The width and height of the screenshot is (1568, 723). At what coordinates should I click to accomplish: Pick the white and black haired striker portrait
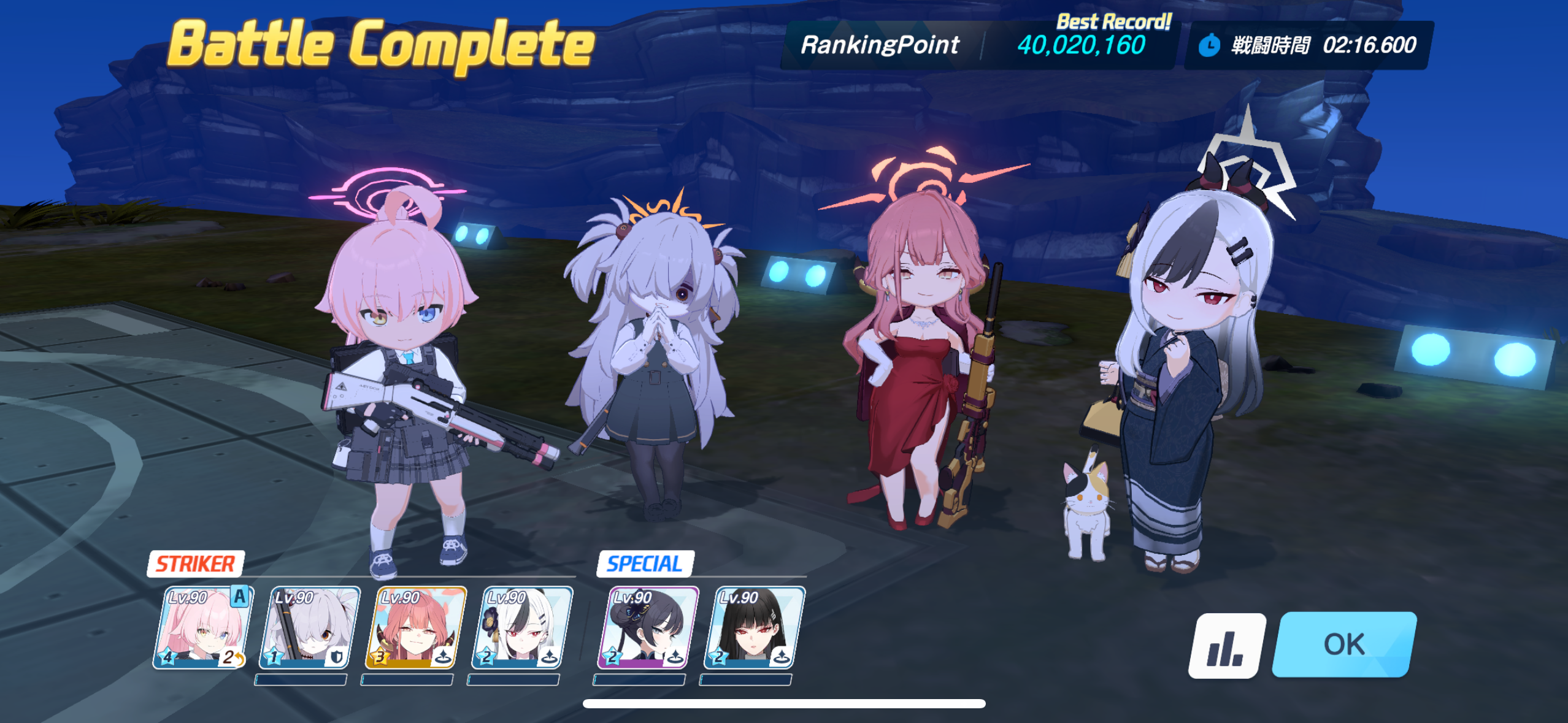[523, 627]
